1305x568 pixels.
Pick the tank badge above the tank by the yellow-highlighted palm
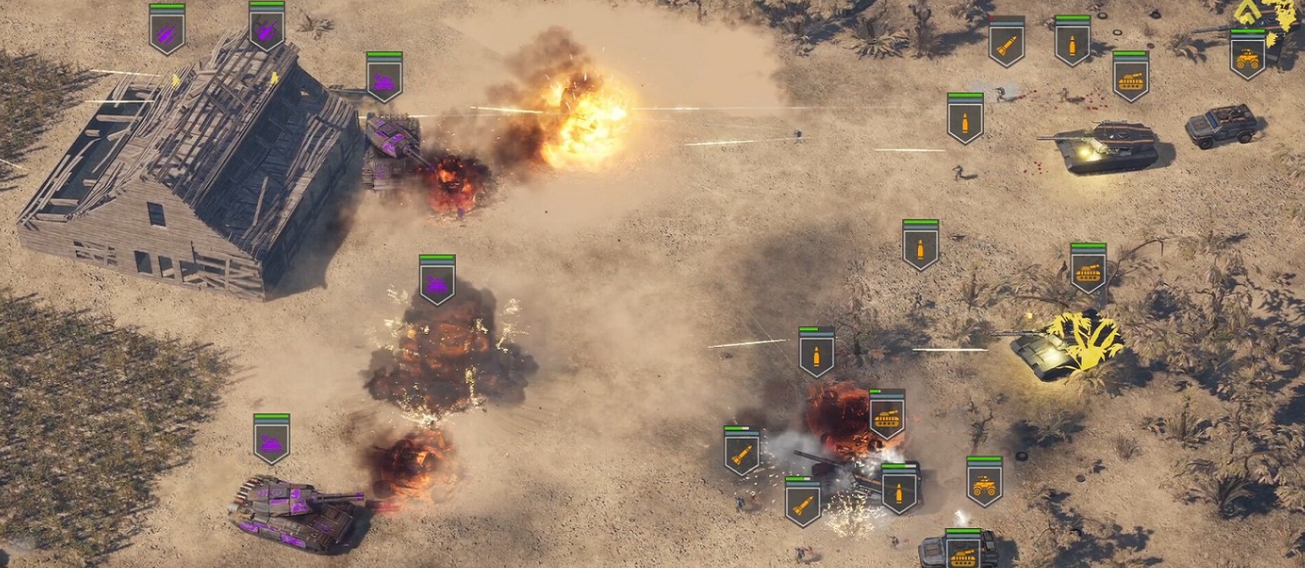click(1088, 268)
